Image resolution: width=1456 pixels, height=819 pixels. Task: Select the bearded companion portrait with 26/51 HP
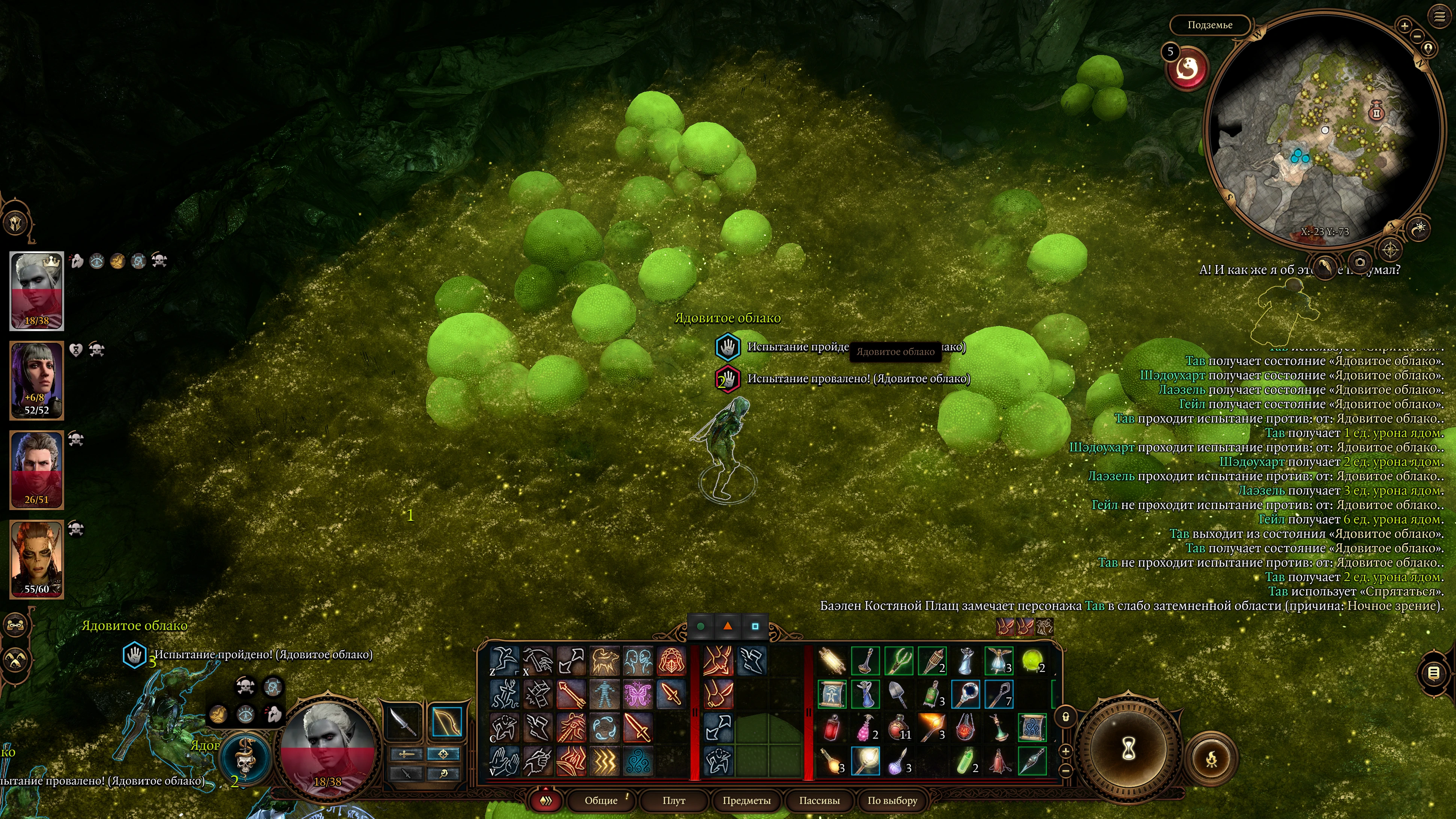pos(37,470)
